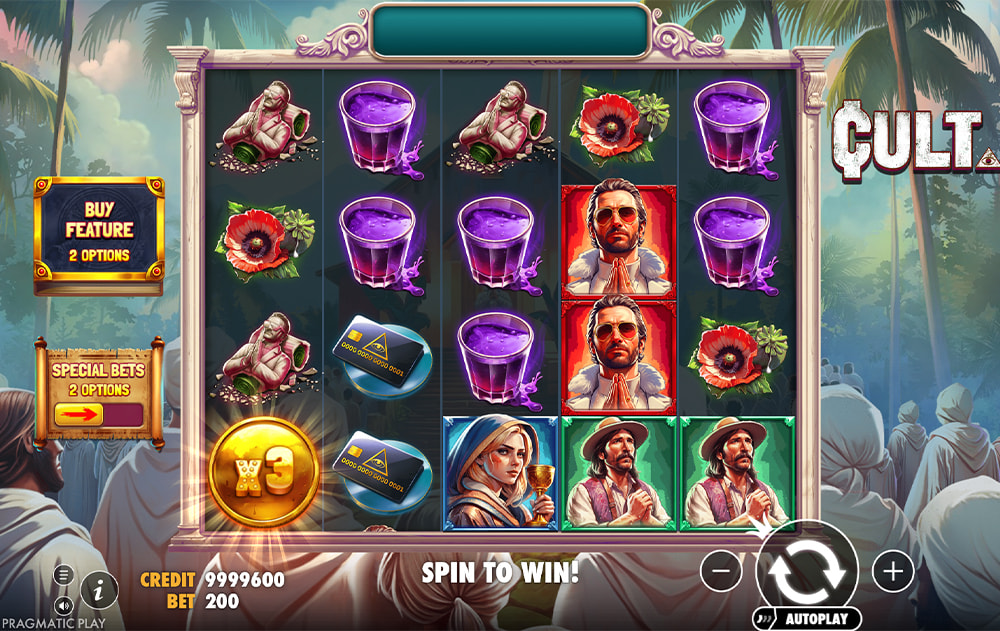Decrease the bet with the minus button
1000x631 pixels.
tap(721, 571)
